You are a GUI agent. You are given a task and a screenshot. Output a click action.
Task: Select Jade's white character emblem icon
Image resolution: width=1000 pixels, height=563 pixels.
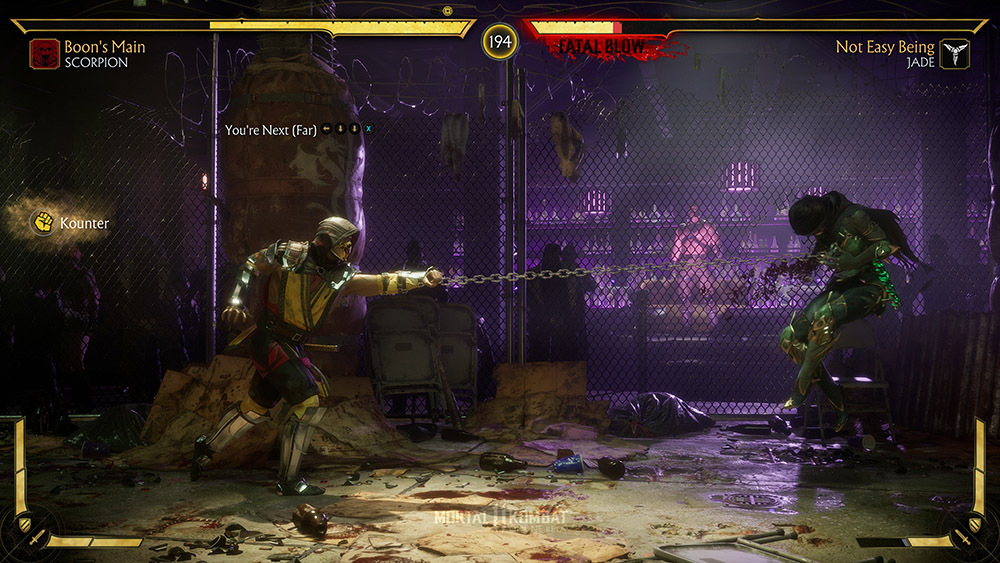point(955,53)
